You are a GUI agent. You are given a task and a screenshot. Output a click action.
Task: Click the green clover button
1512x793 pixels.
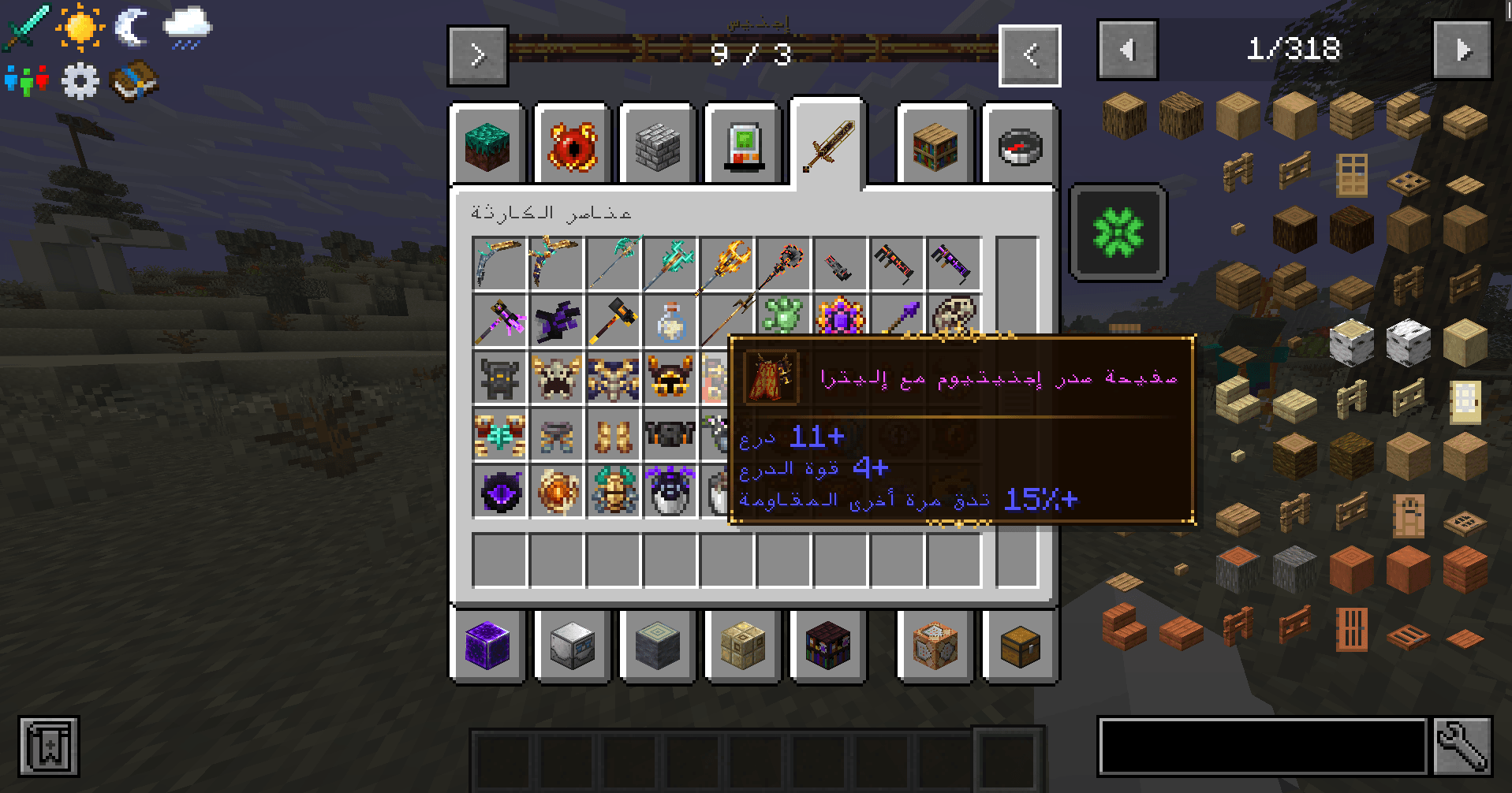click(x=1118, y=233)
